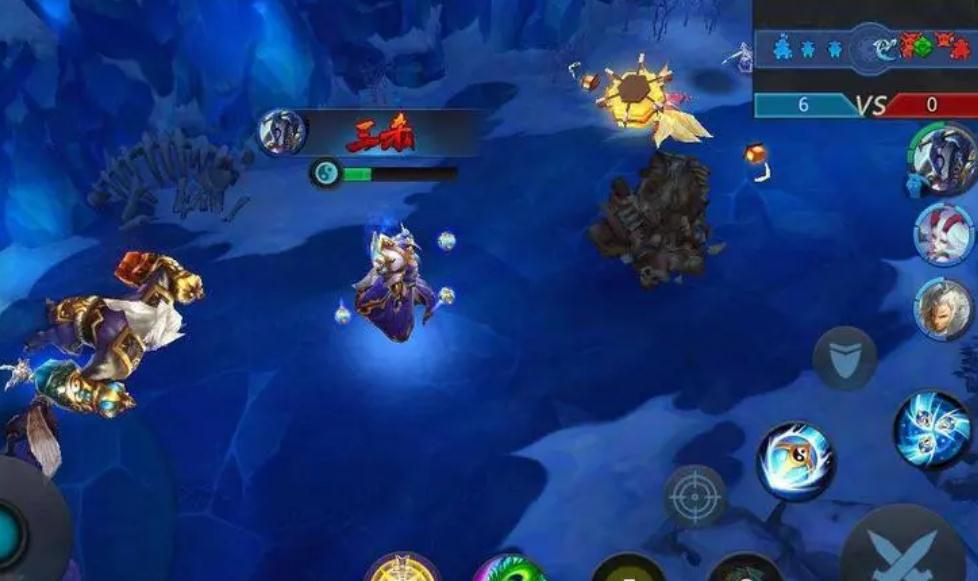Select the white fox hero portrait

point(943,233)
